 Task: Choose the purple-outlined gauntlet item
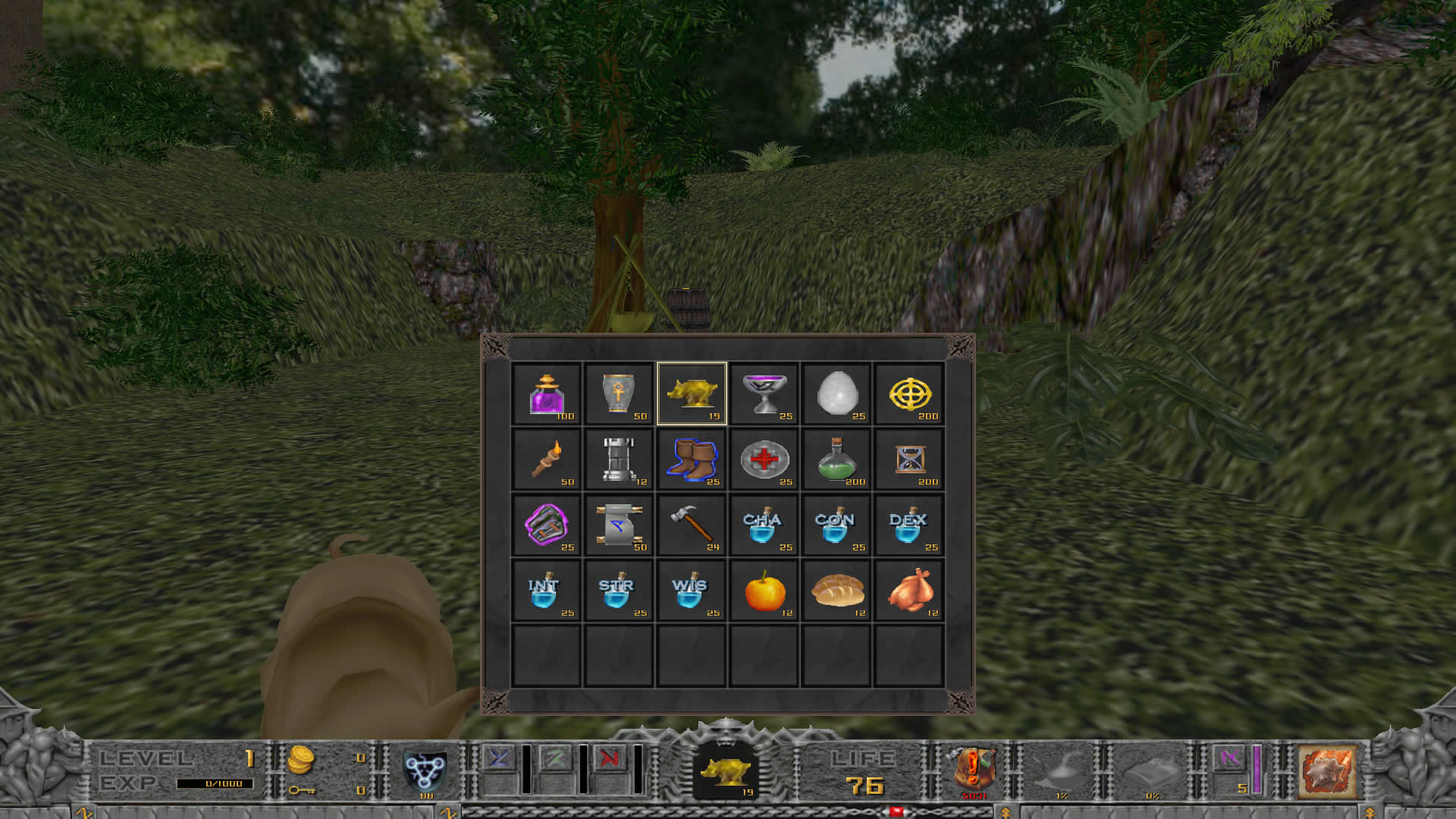pyautogui.click(x=546, y=525)
